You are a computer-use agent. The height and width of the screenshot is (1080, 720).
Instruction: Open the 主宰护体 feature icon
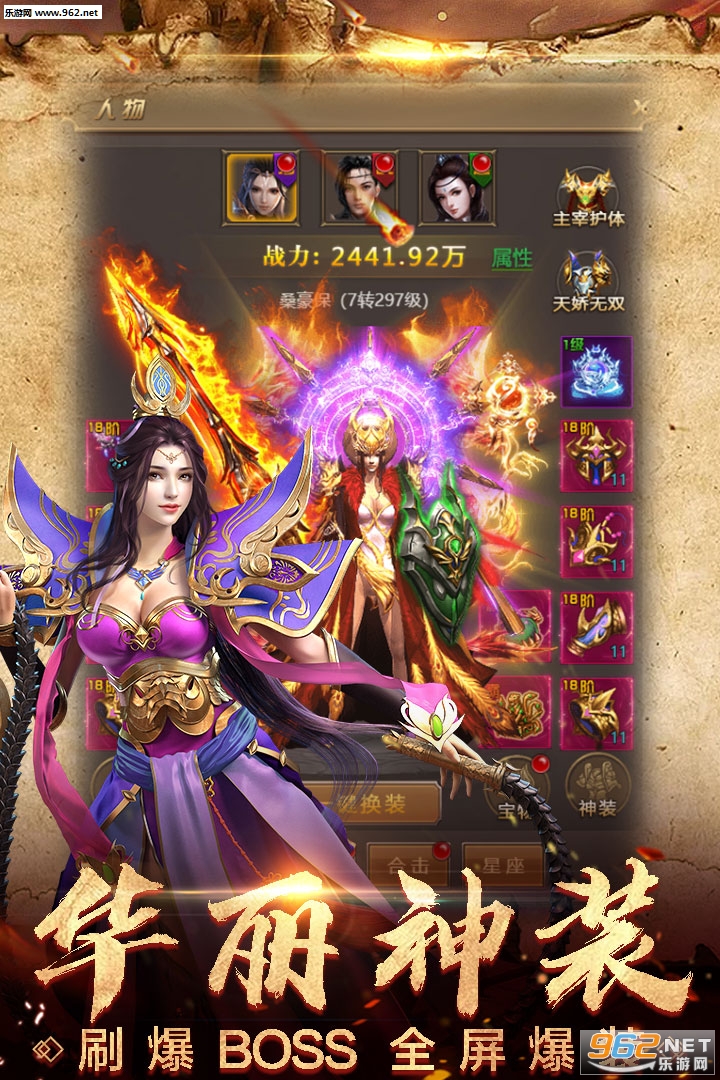pyautogui.click(x=588, y=197)
